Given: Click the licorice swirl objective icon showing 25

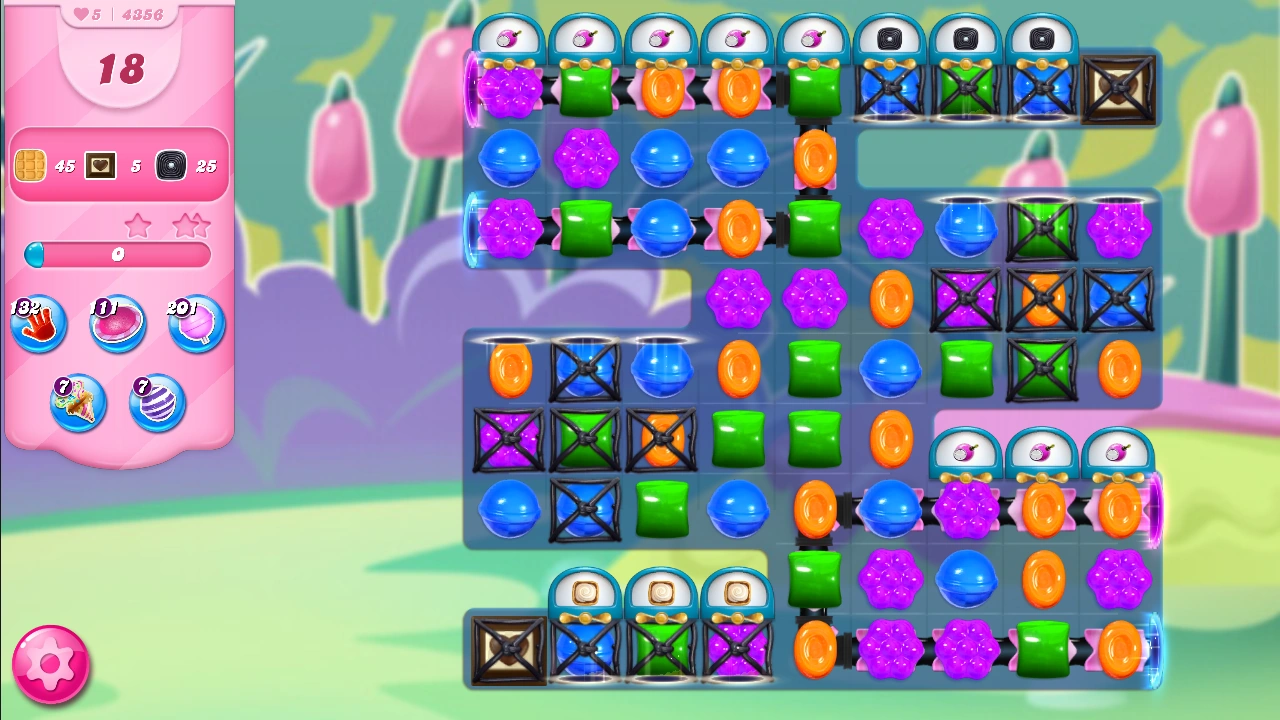Looking at the screenshot, I should click(x=170, y=165).
